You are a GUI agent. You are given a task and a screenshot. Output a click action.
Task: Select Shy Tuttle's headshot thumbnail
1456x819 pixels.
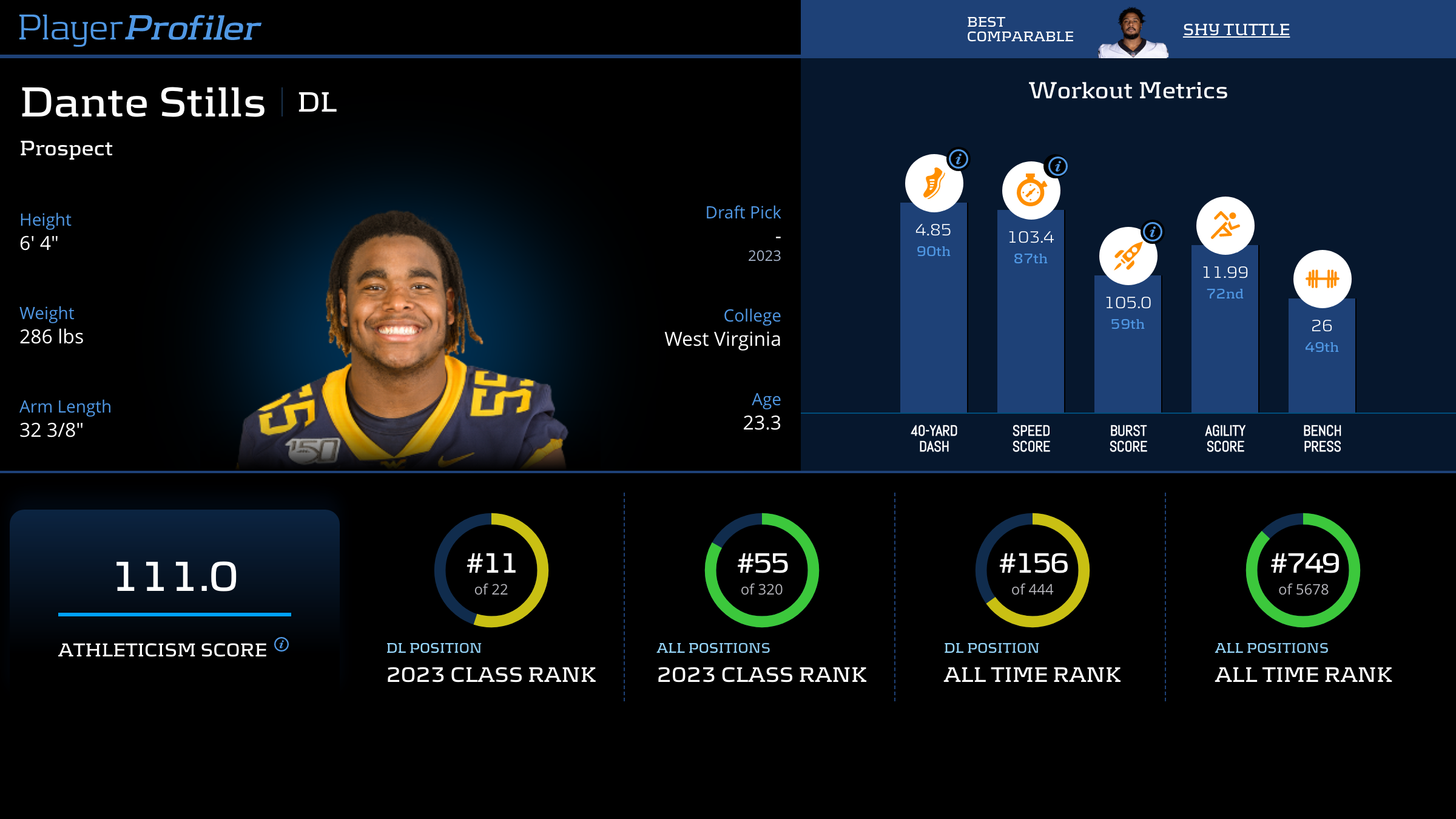tap(1132, 33)
